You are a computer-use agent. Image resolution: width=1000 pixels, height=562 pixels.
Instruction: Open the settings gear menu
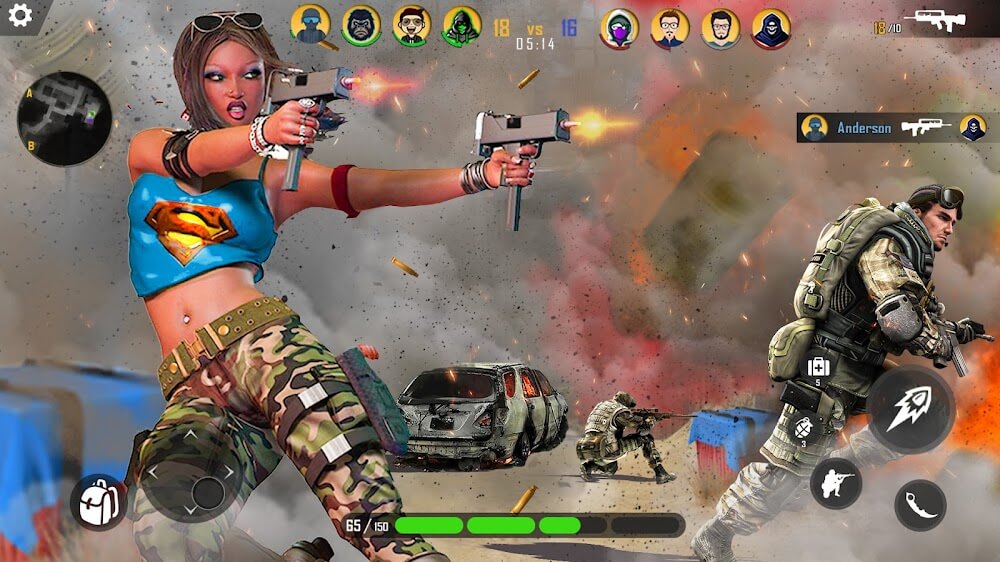[x=19, y=15]
